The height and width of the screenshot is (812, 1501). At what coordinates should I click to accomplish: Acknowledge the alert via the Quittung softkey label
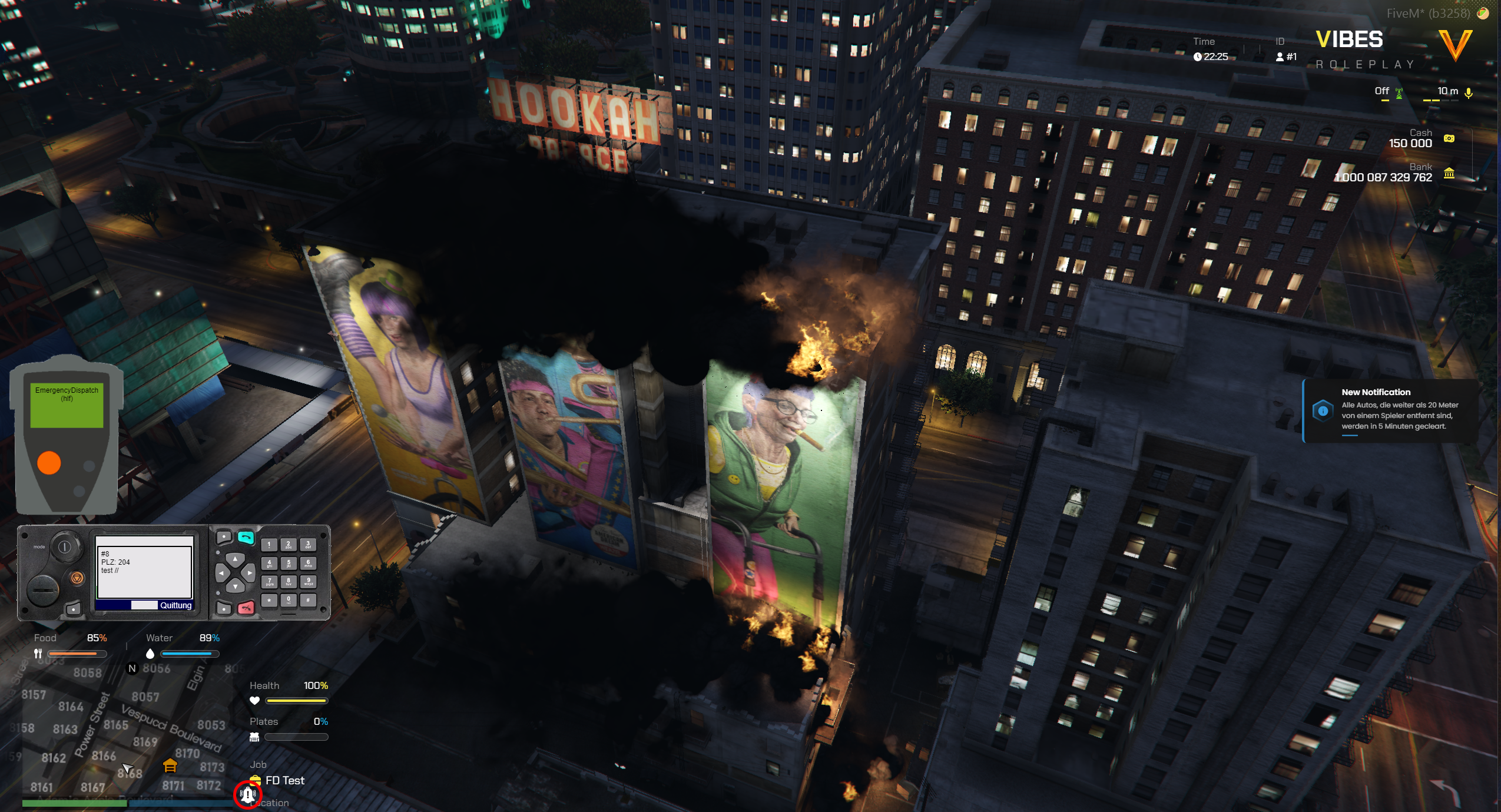[x=175, y=605]
